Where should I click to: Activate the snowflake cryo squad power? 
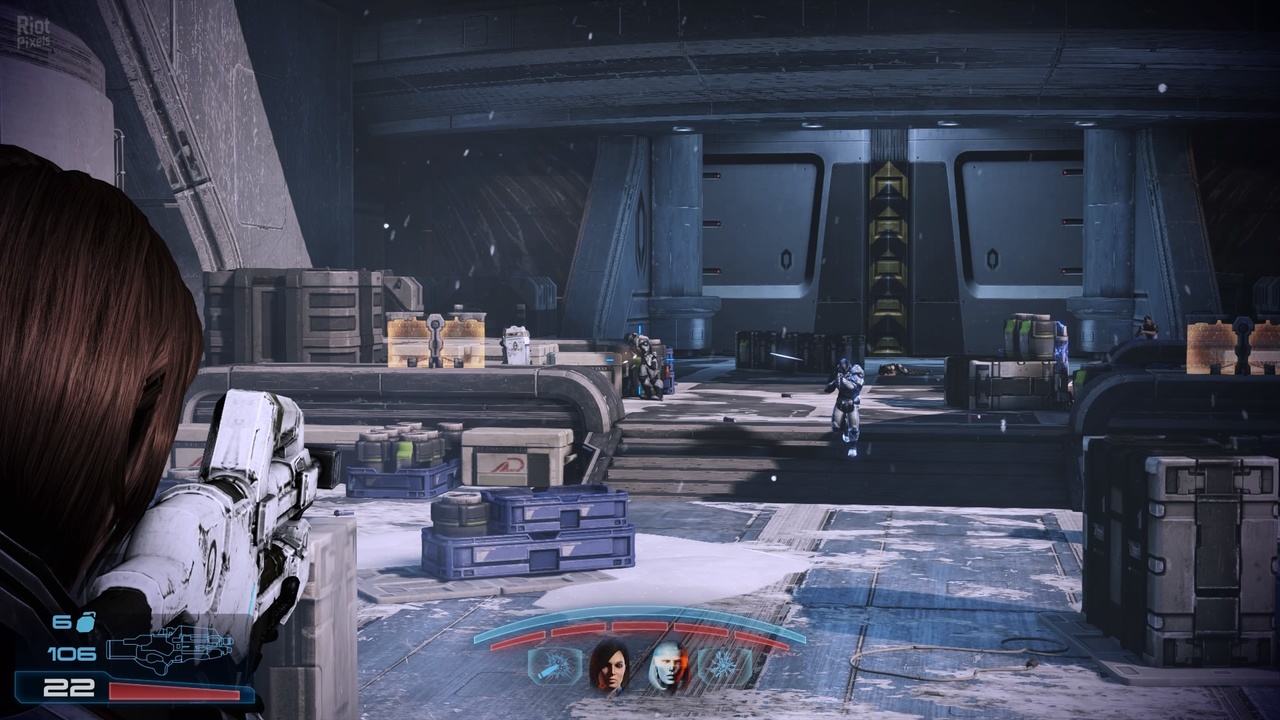pyautogui.click(x=724, y=667)
